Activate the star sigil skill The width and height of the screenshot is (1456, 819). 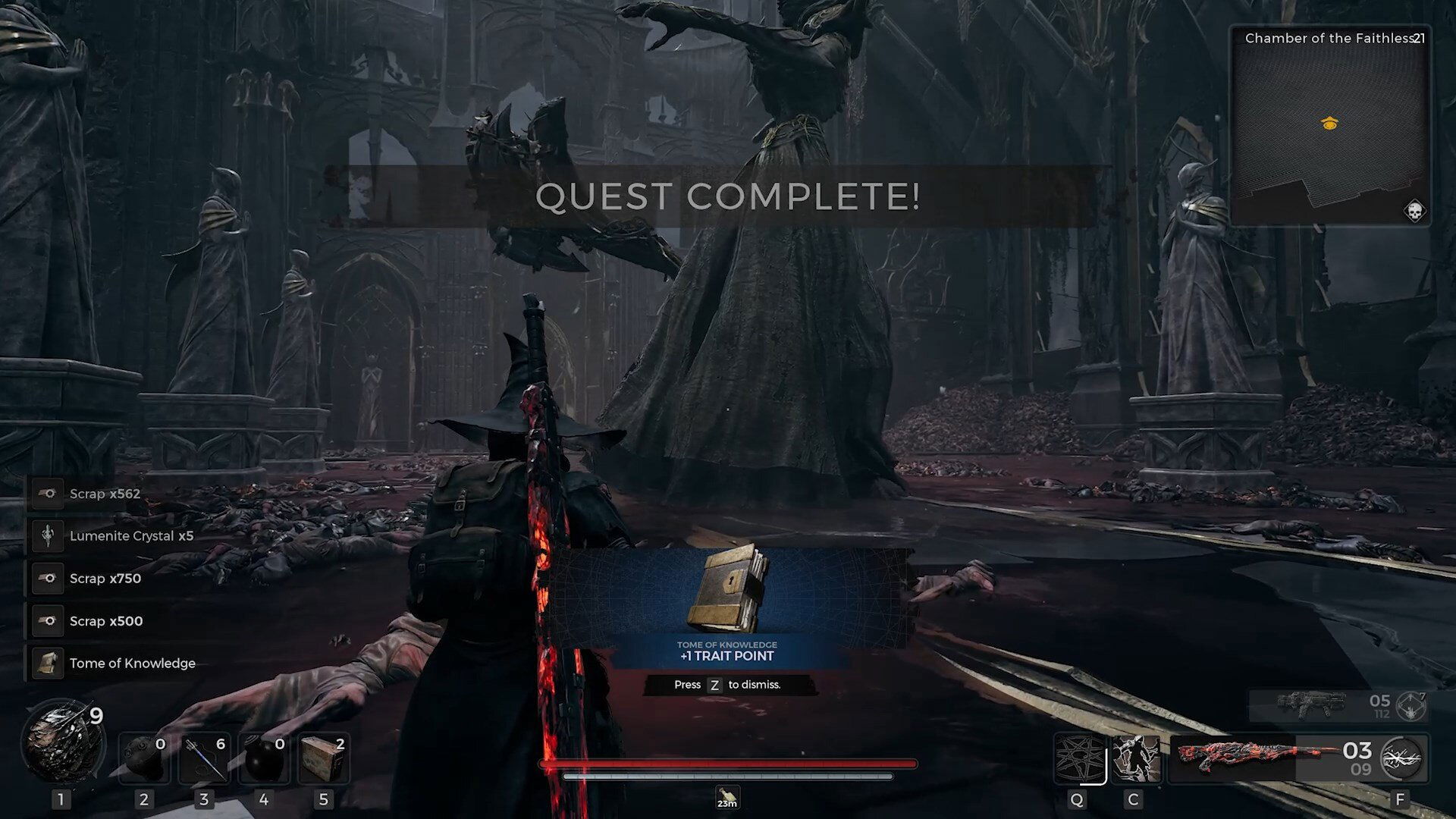click(x=1079, y=758)
